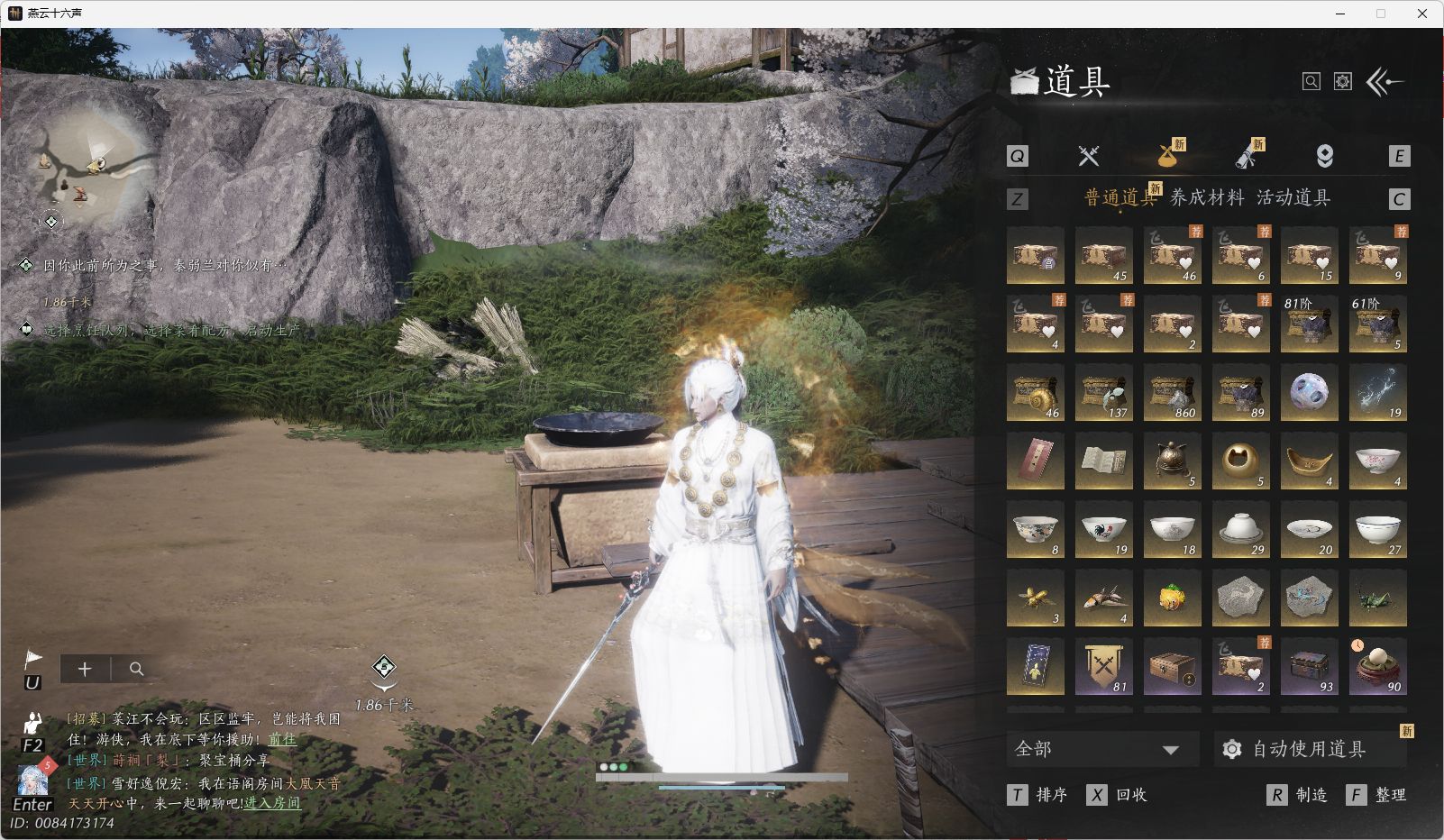Minimize the game window
The height and width of the screenshot is (840, 1444).
pyautogui.click(x=1339, y=14)
